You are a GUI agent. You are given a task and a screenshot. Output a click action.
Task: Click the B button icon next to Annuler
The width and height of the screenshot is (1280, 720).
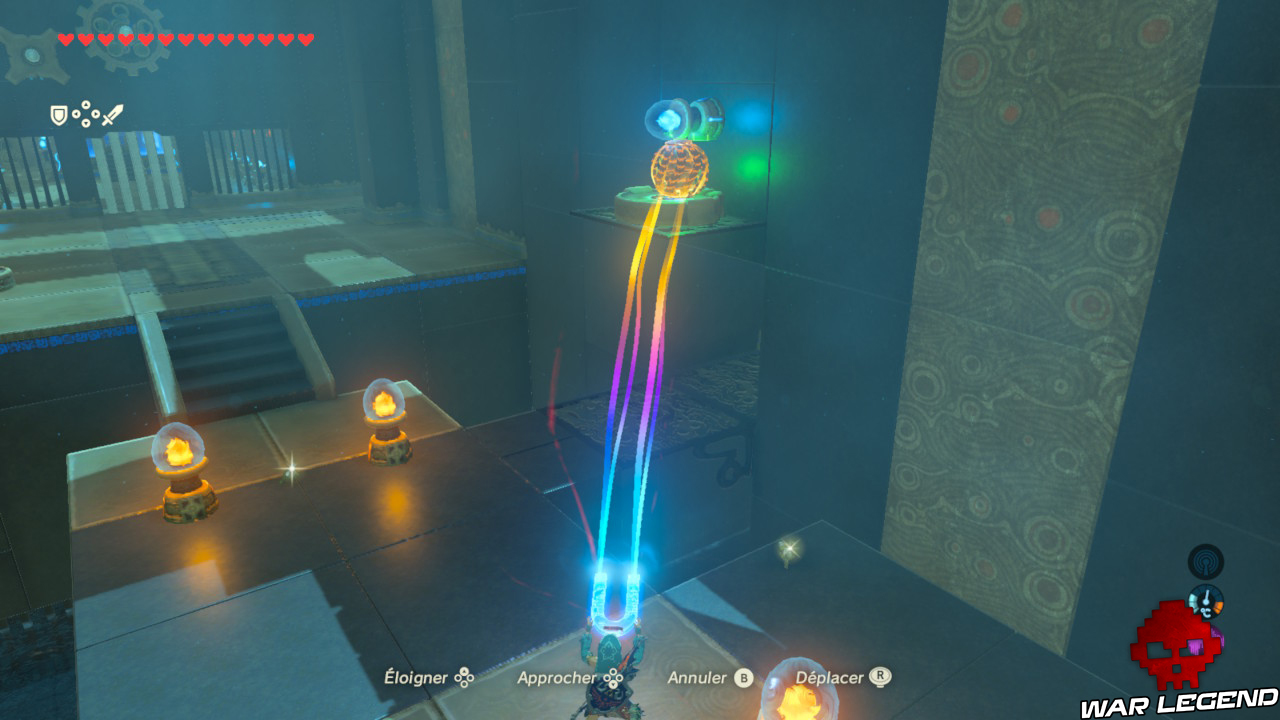tap(742, 677)
